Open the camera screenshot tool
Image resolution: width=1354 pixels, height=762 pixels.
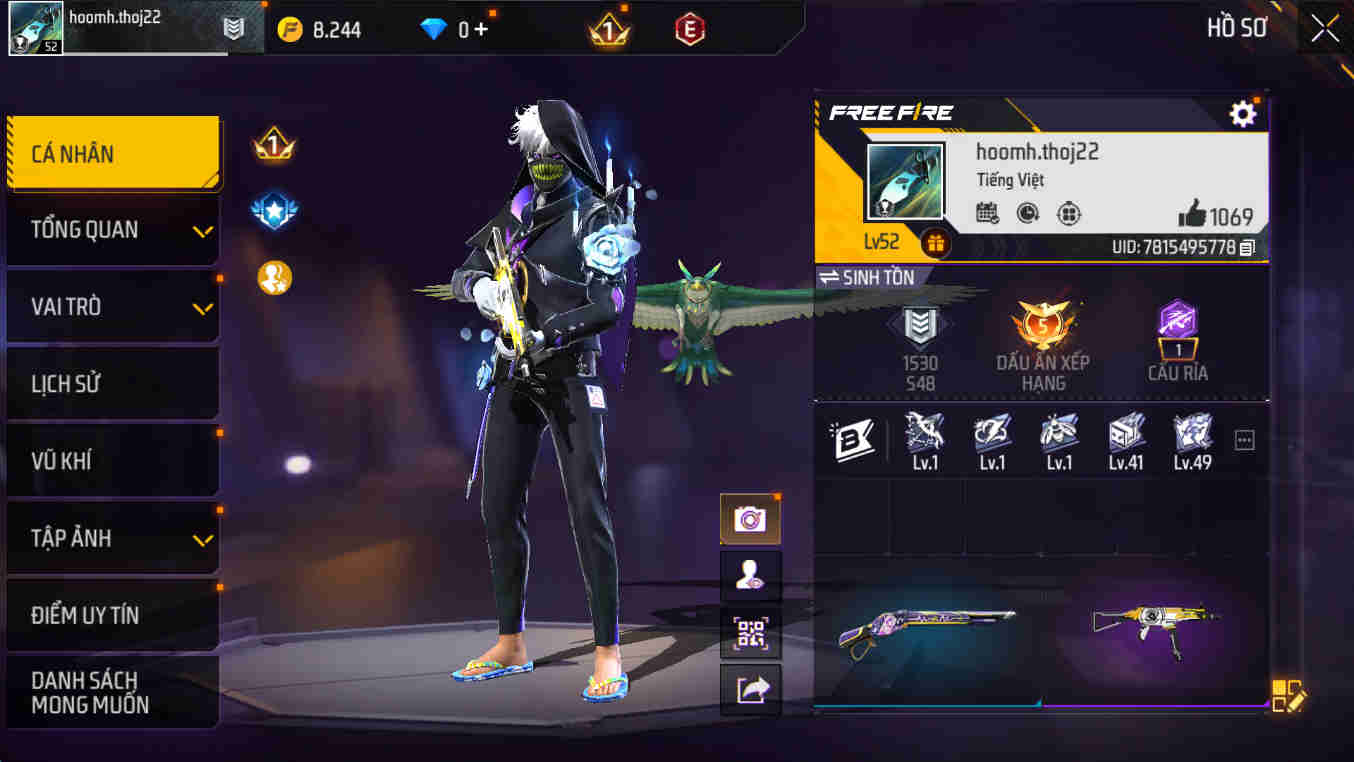pos(749,519)
